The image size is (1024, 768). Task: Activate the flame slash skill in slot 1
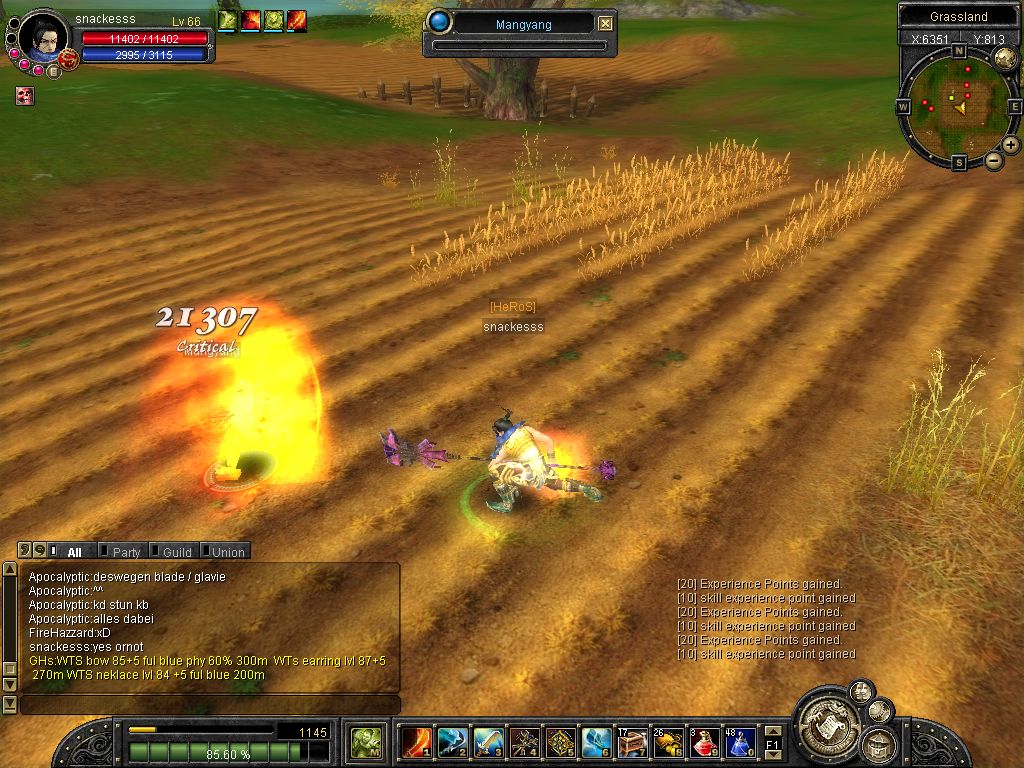[x=415, y=741]
